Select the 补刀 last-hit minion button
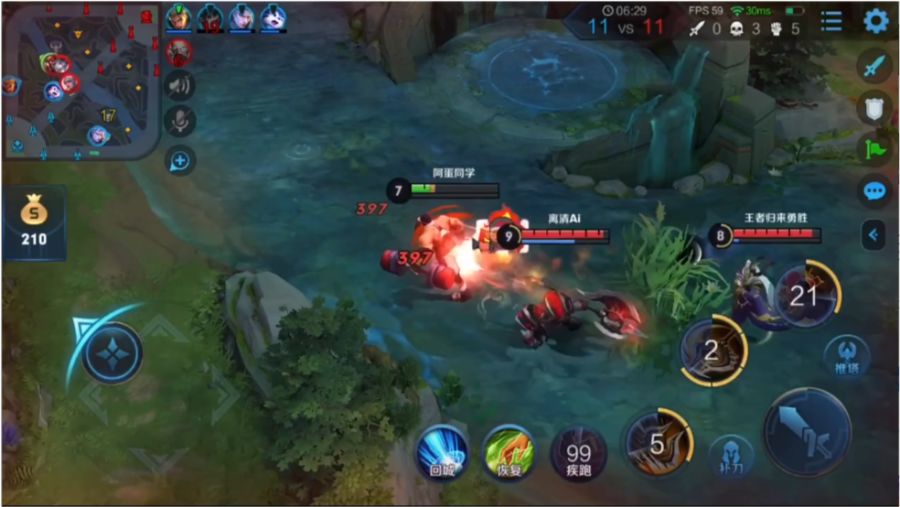This screenshot has width=900, height=507. 731,455
